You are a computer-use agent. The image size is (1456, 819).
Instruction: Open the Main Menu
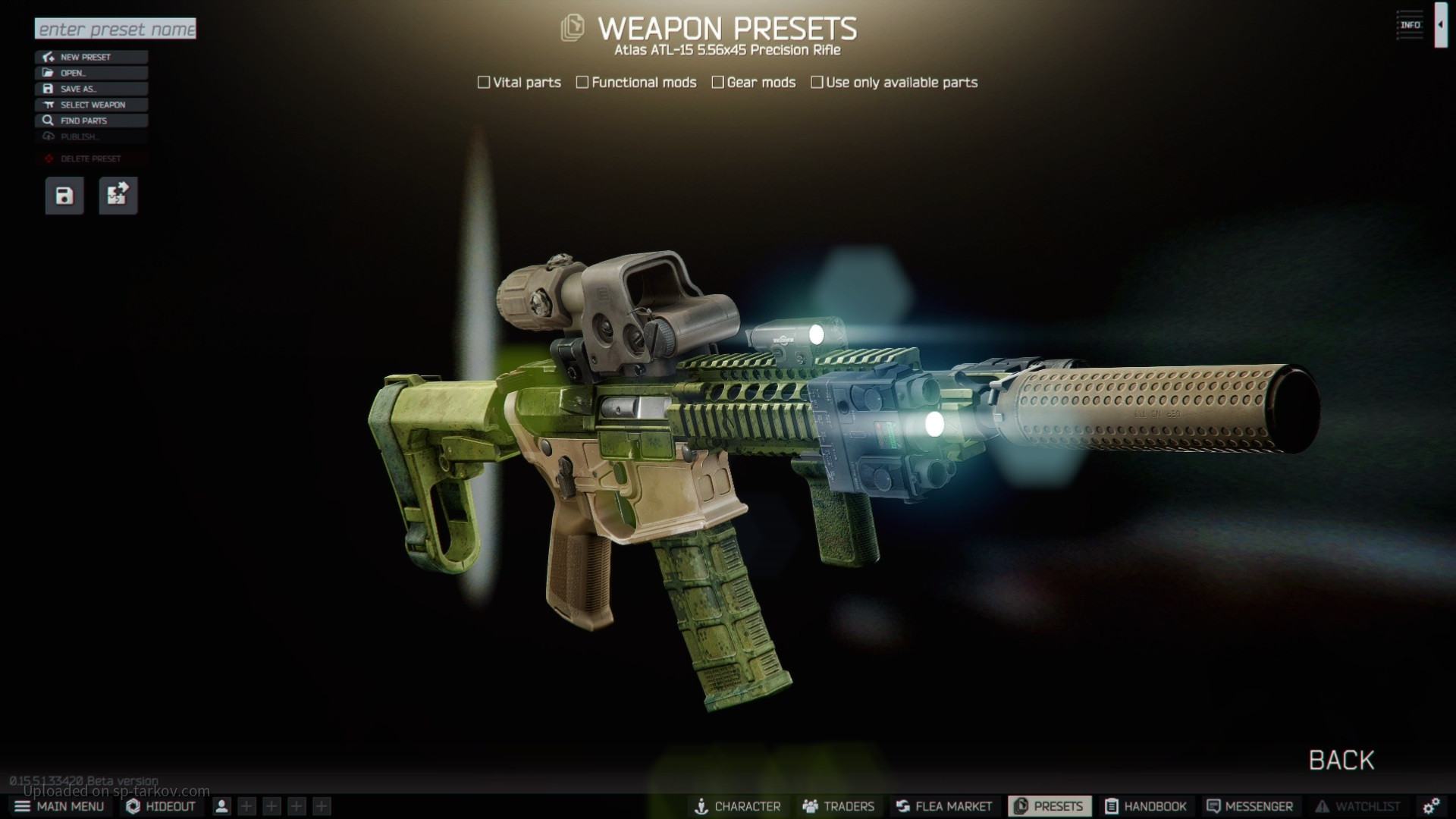coord(59,806)
